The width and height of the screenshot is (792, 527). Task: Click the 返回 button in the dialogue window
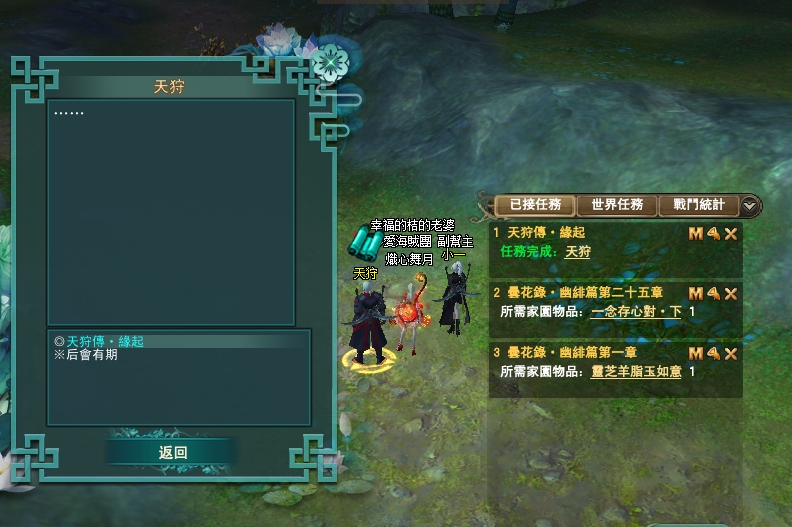pyautogui.click(x=173, y=452)
